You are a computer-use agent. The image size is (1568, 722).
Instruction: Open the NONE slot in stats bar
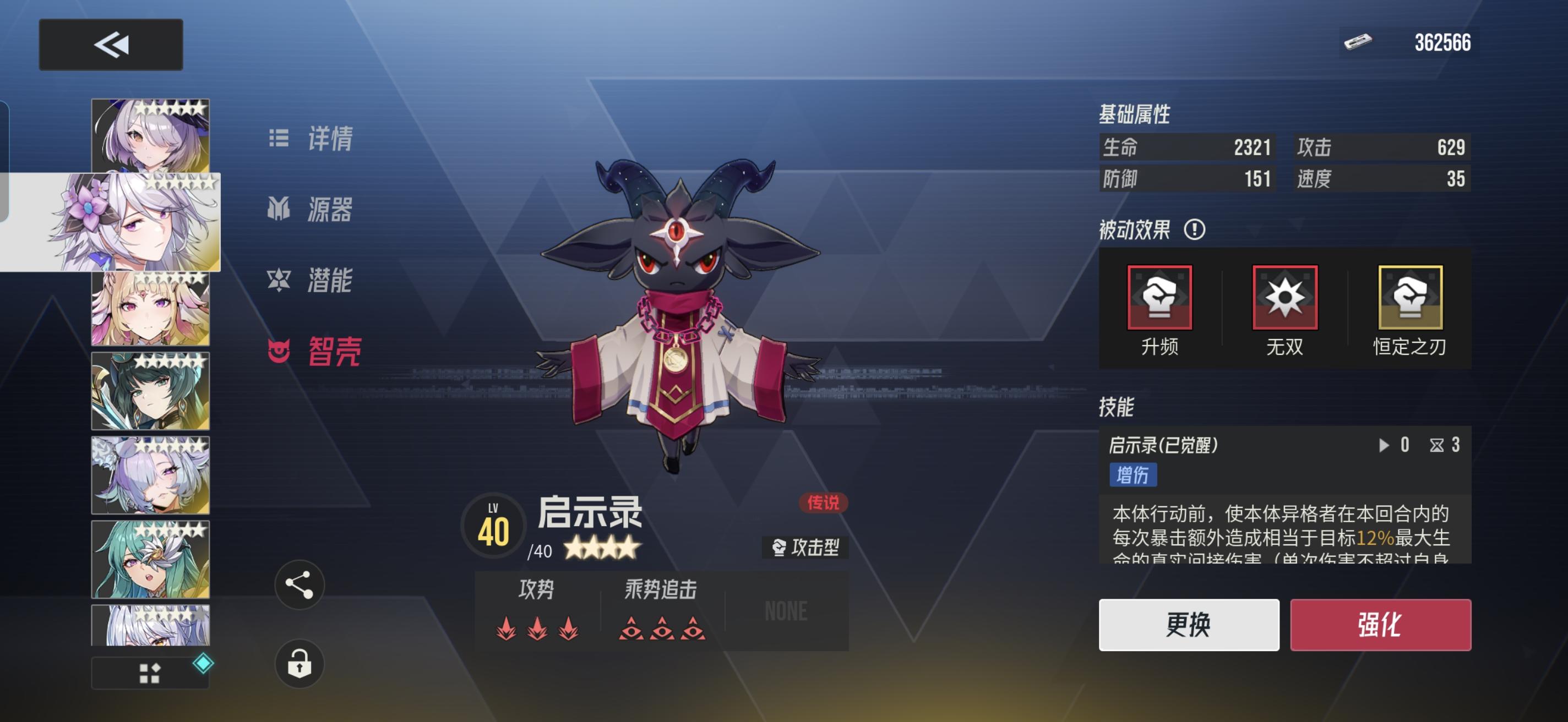coord(786,611)
